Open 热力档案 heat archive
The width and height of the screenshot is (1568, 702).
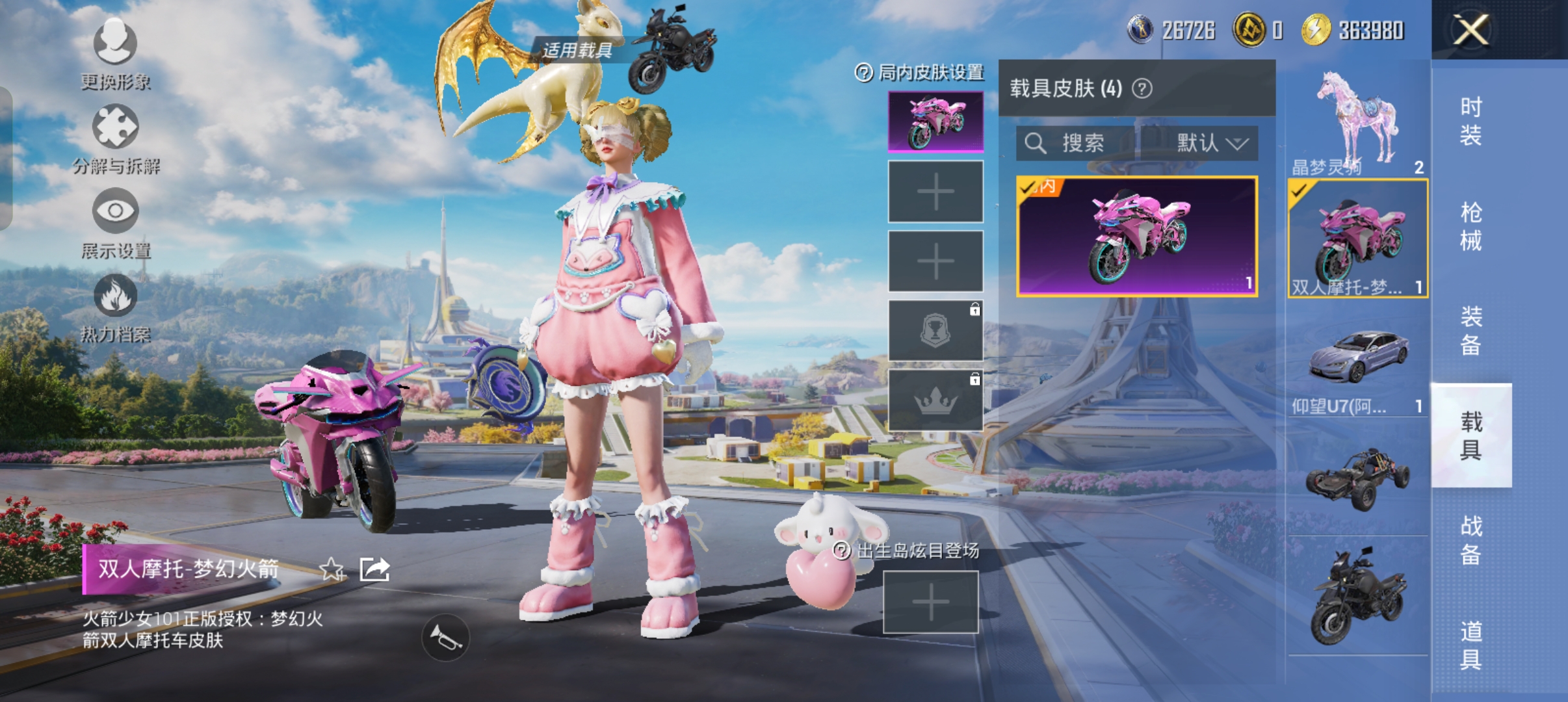[116, 305]
